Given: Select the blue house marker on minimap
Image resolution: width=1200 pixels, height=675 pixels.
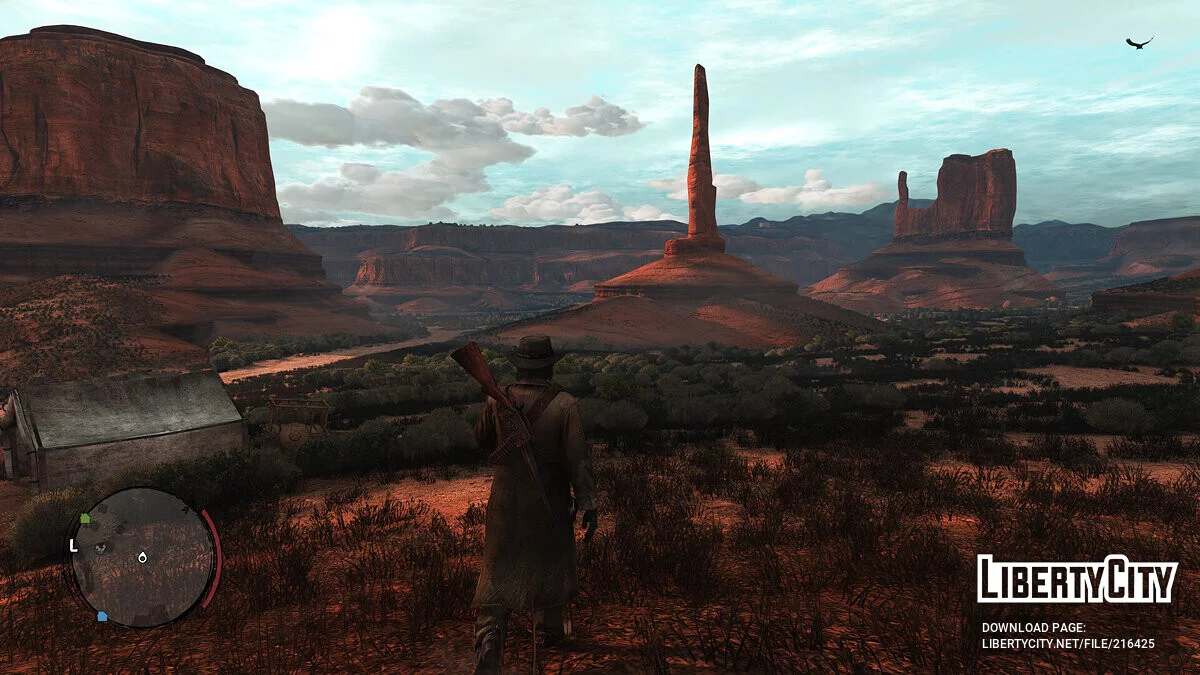Looking at the screenshot, I should click(x=102, y=616).
